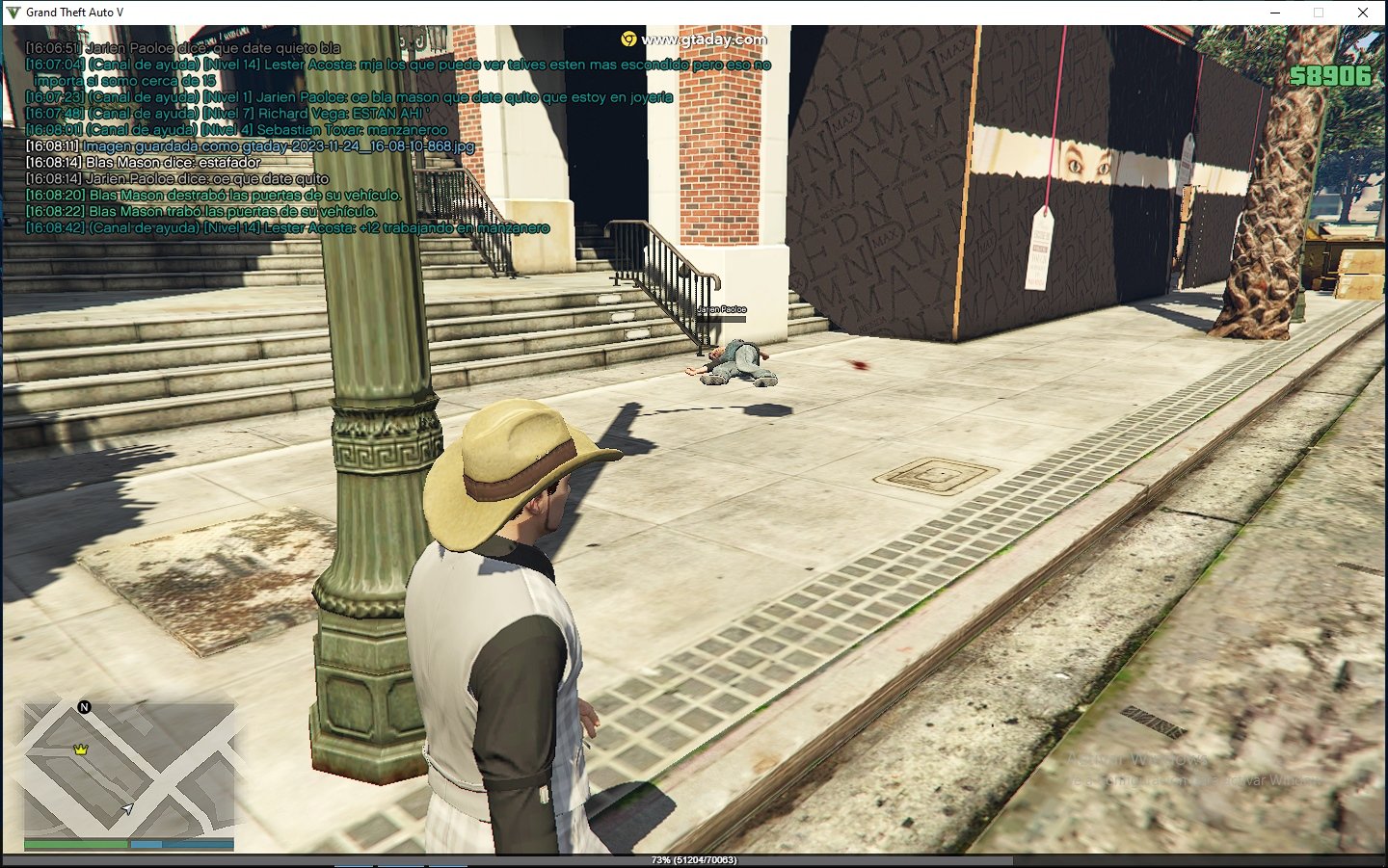
Task: Click Lester Acosta's manzanero help message
Action: [288, 228]
